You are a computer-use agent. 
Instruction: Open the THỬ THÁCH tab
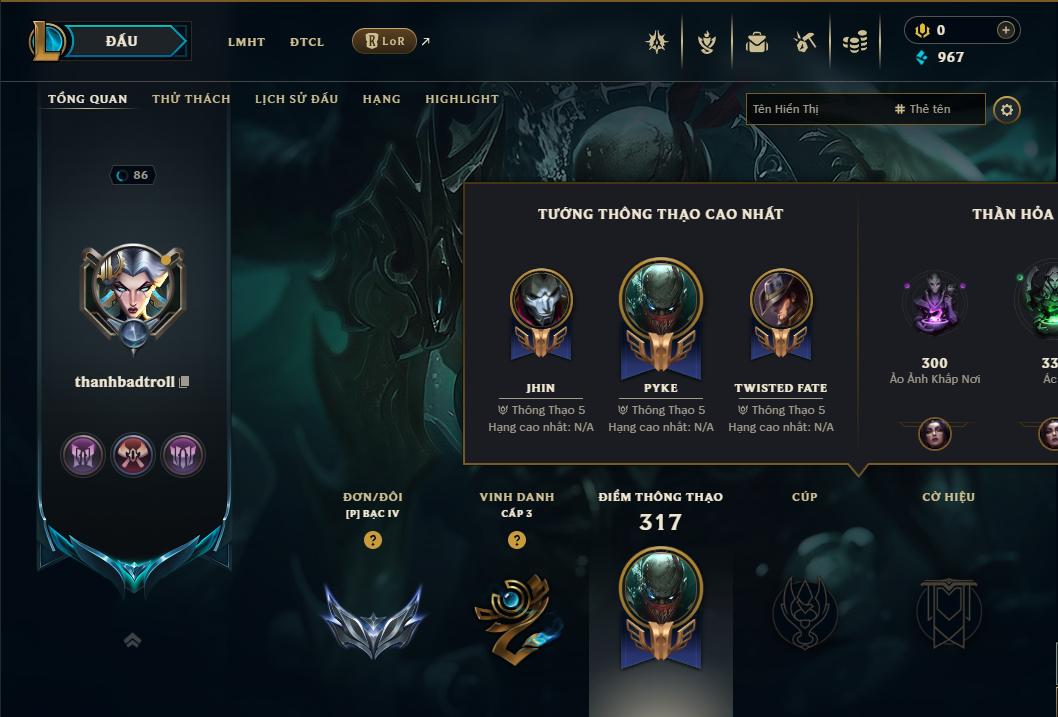pos(191,99)
